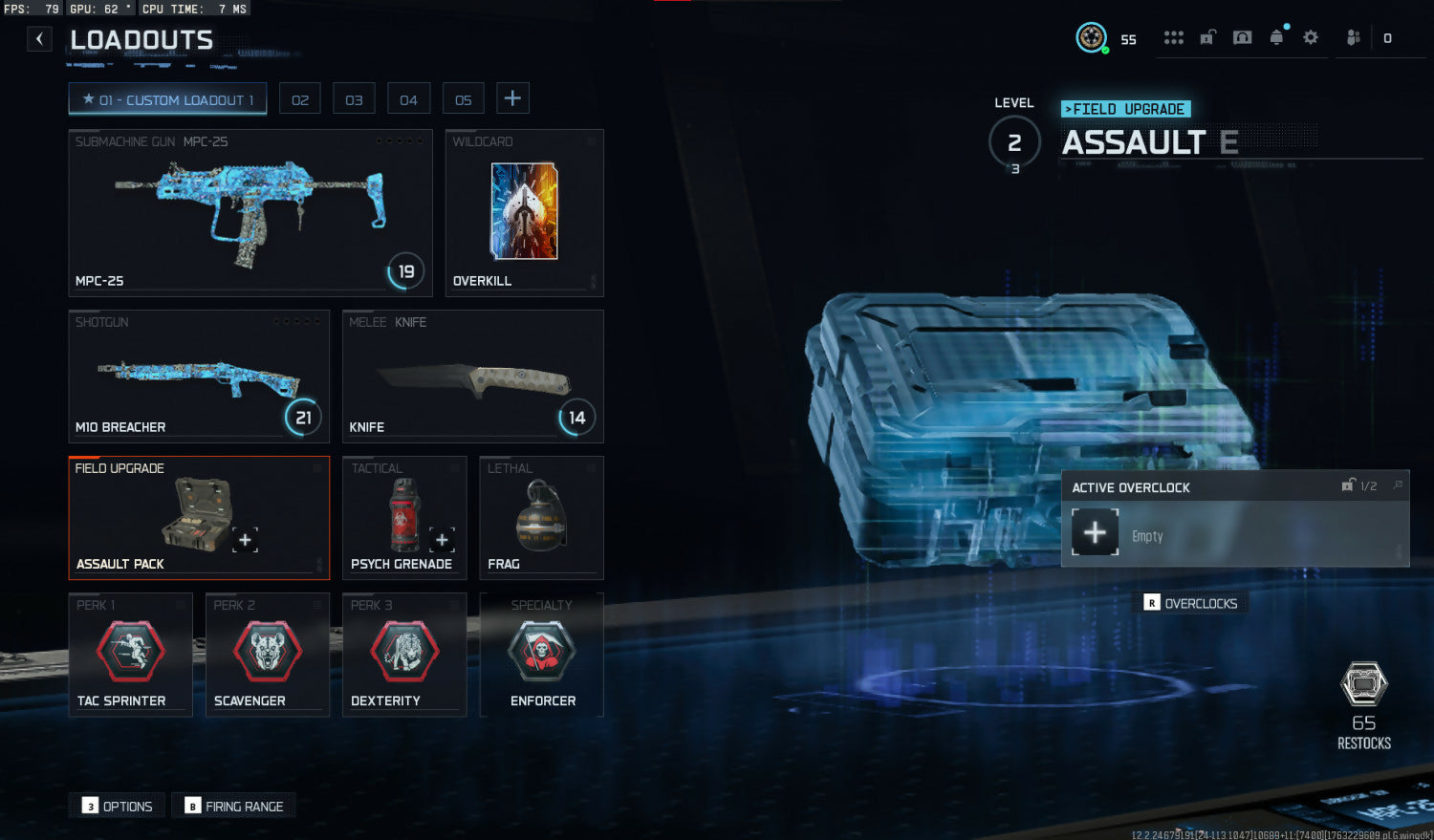1434x840 pixels.
Task: Select the Psych Grenade tactical slot
Action: click(x=403, y=517)
